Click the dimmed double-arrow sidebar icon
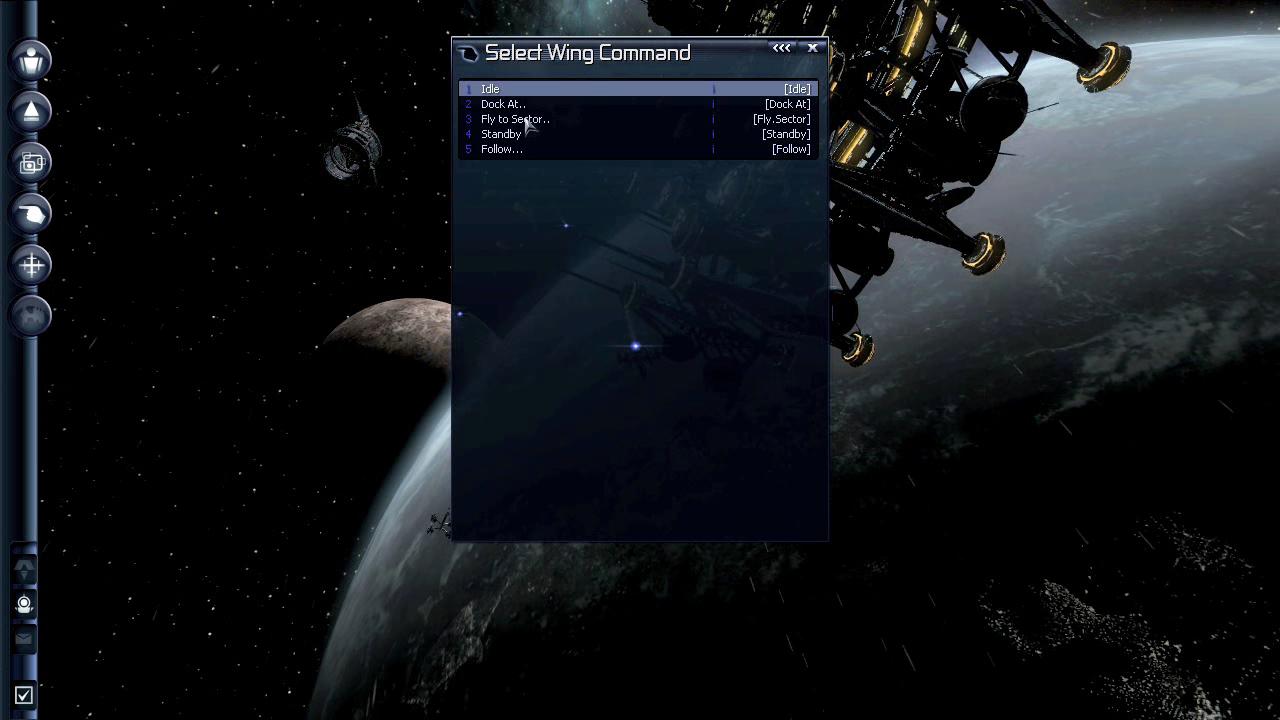Image resolution: width=1280 pixels, height=720 pixels. click(x=24, y=570)
